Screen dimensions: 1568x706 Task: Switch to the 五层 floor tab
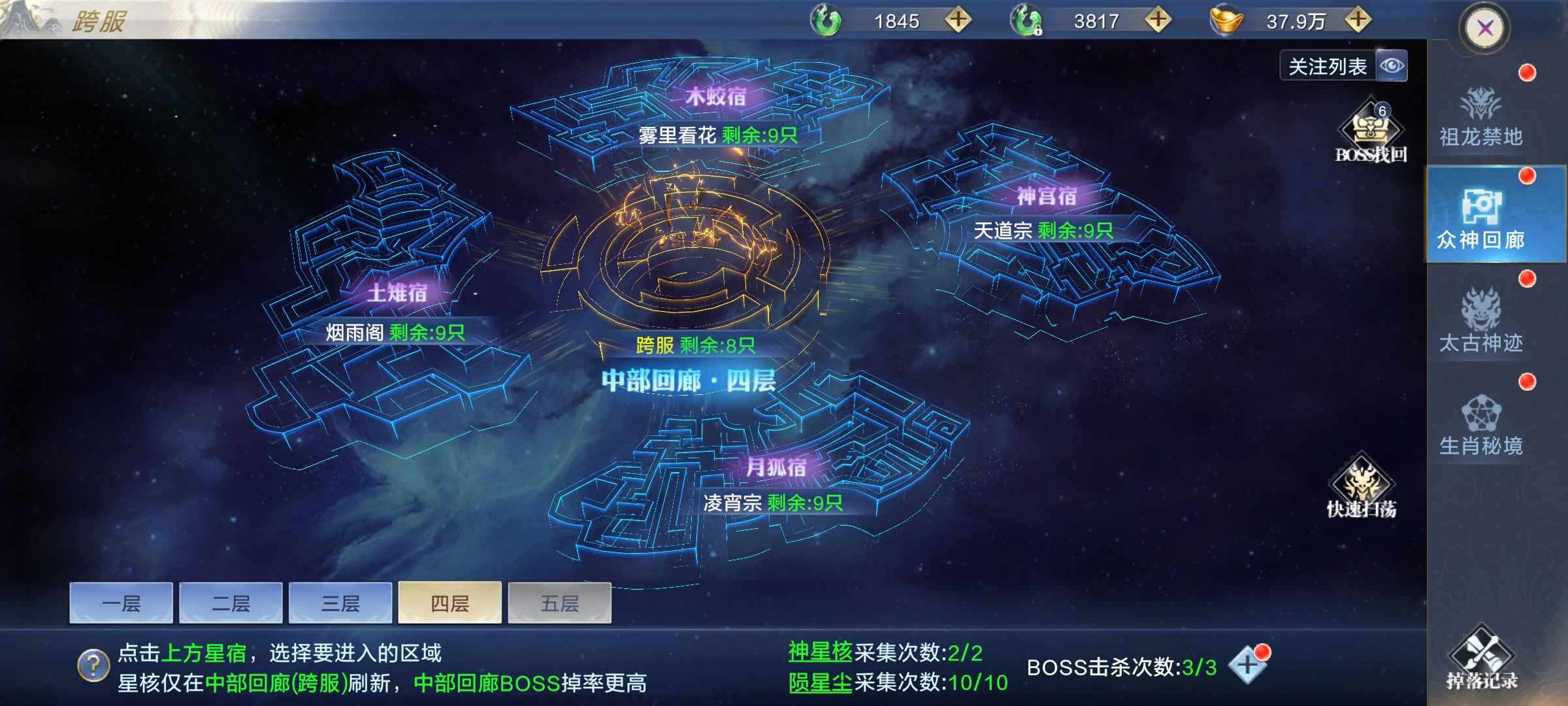pyautogui.click(x=560, y=603)
